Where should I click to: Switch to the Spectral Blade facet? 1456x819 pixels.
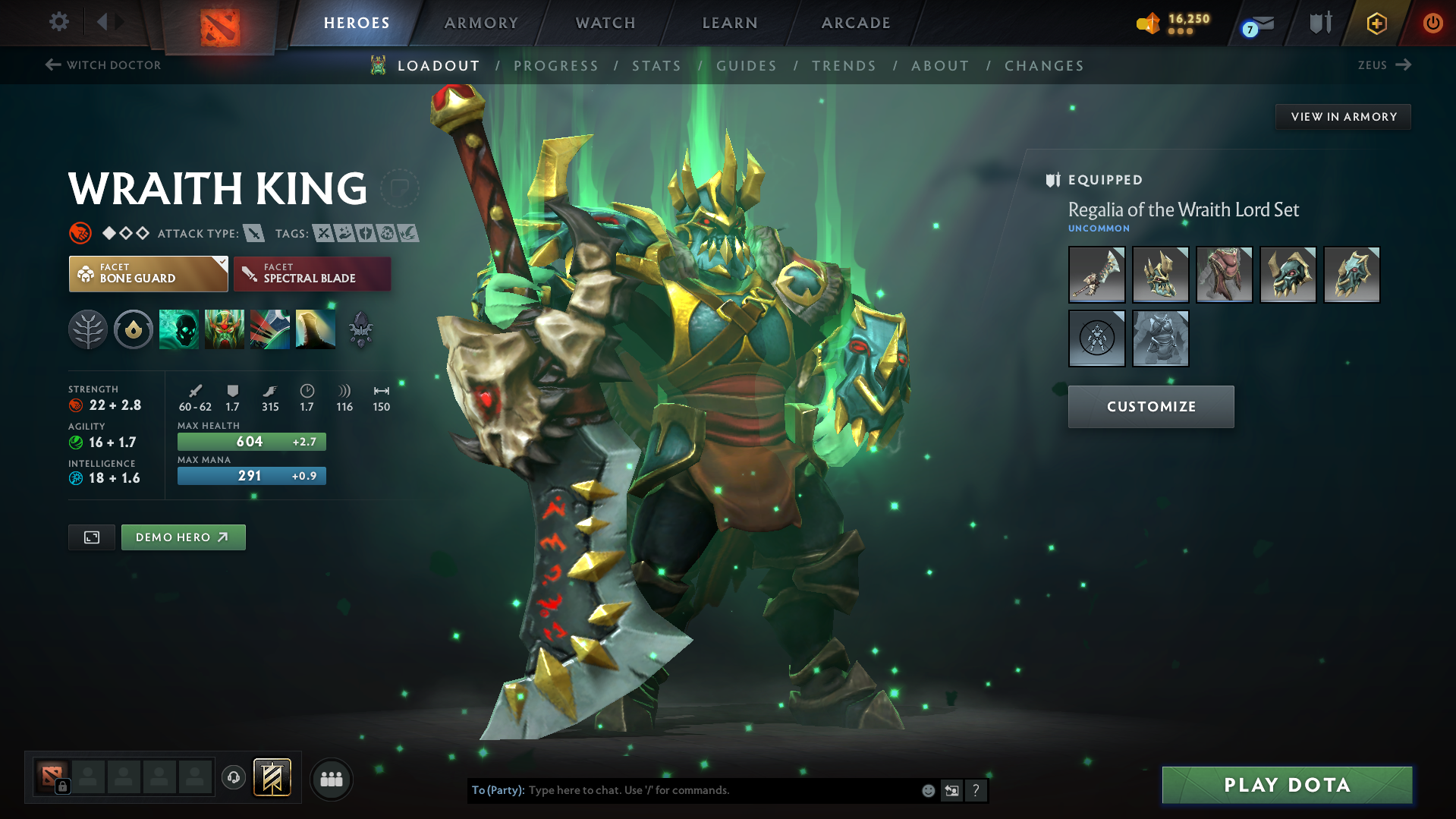click(x=312, y=273)
